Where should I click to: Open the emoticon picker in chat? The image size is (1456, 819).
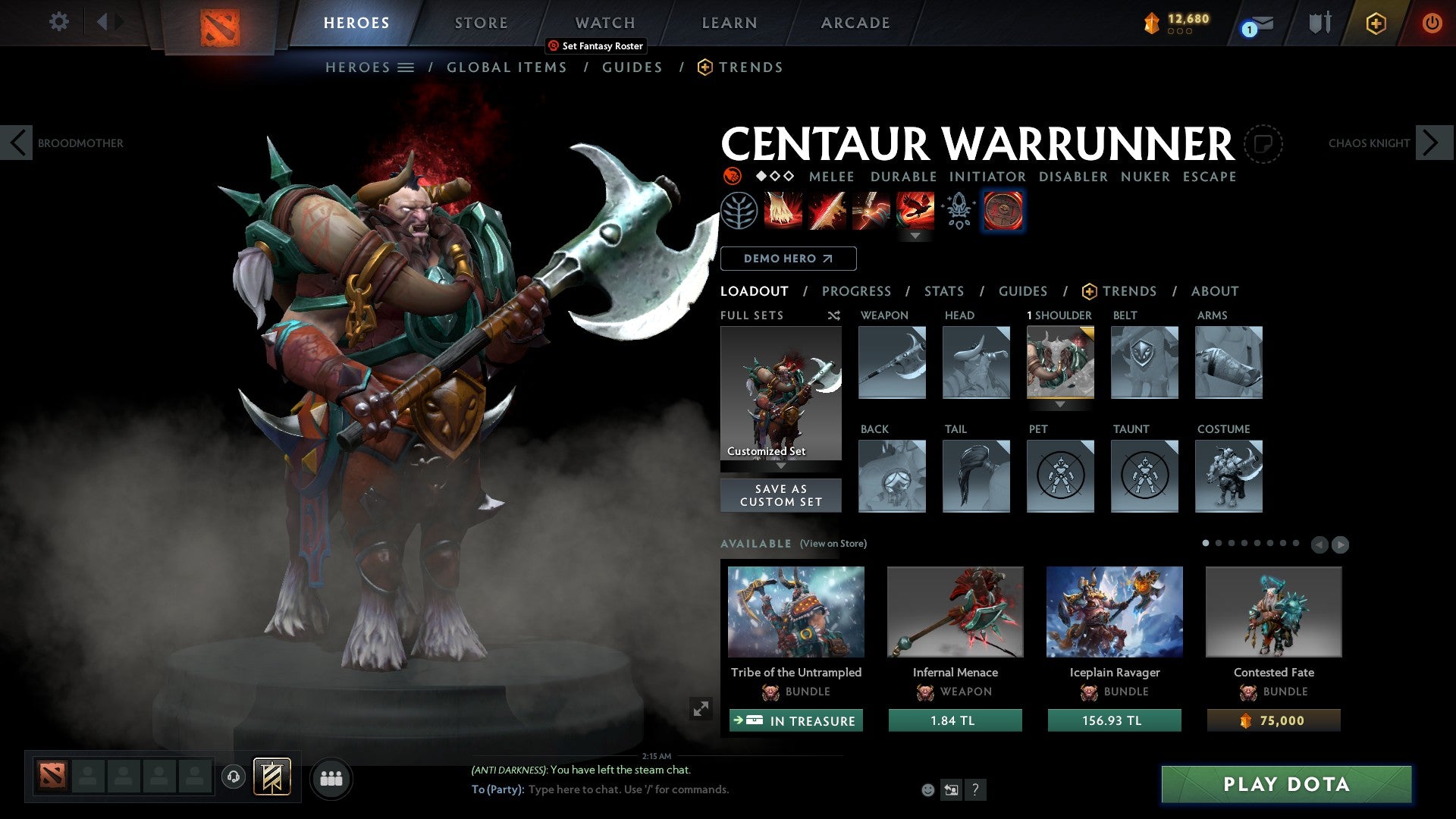[927, 789]
